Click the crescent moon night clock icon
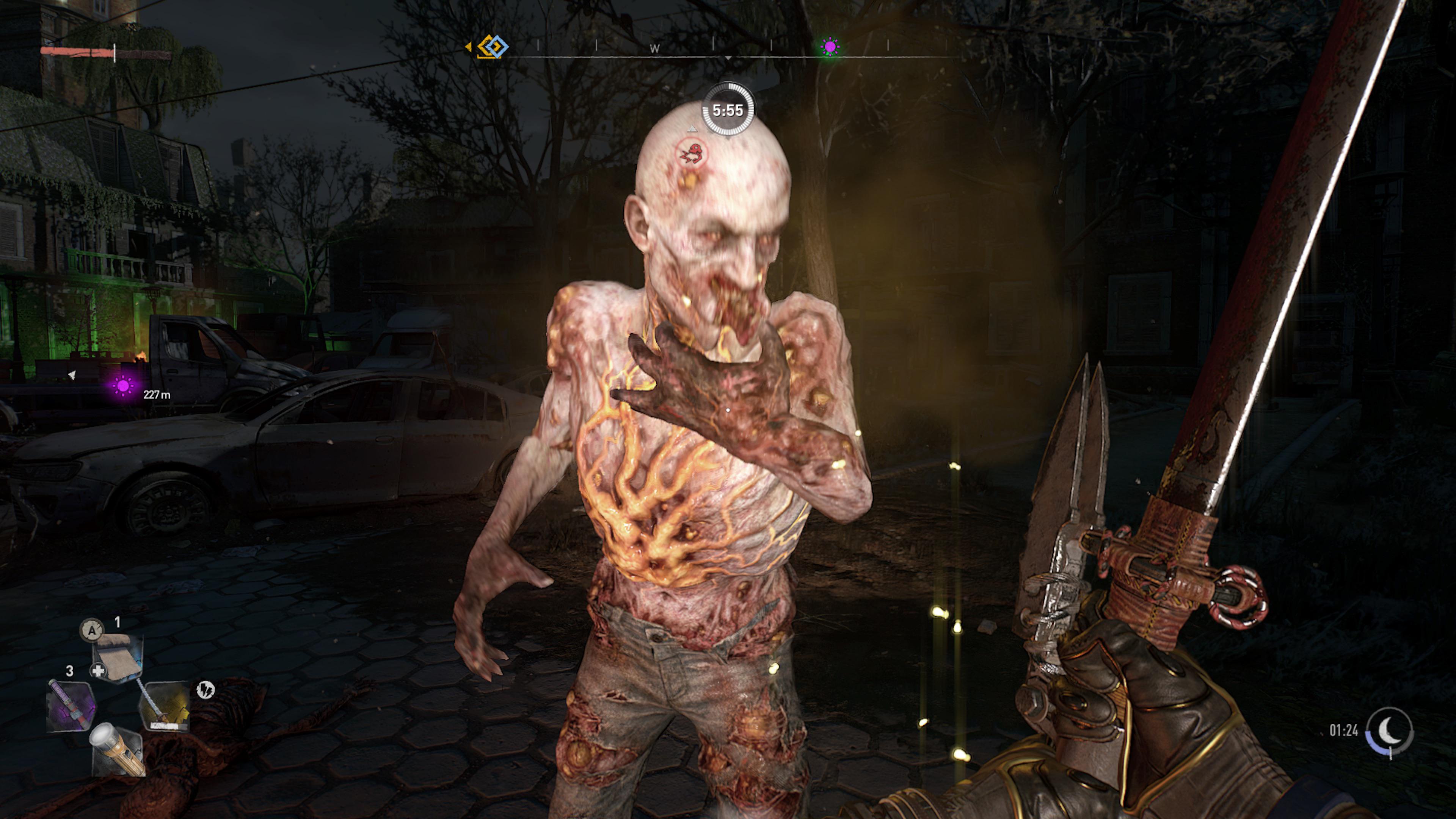1456x819 pixels. point(1389,731)
